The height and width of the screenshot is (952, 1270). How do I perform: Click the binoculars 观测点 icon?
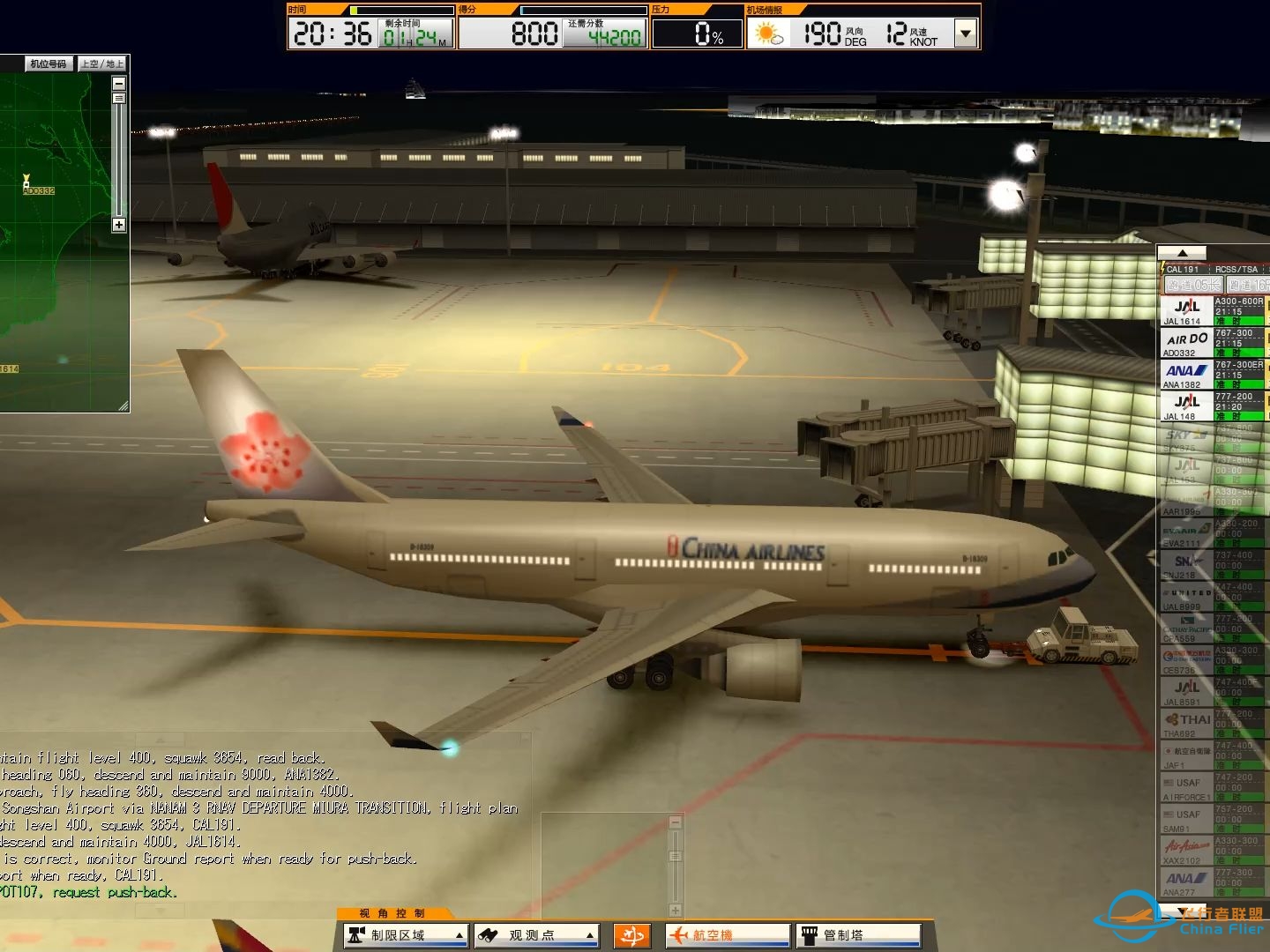coord(487,934)
